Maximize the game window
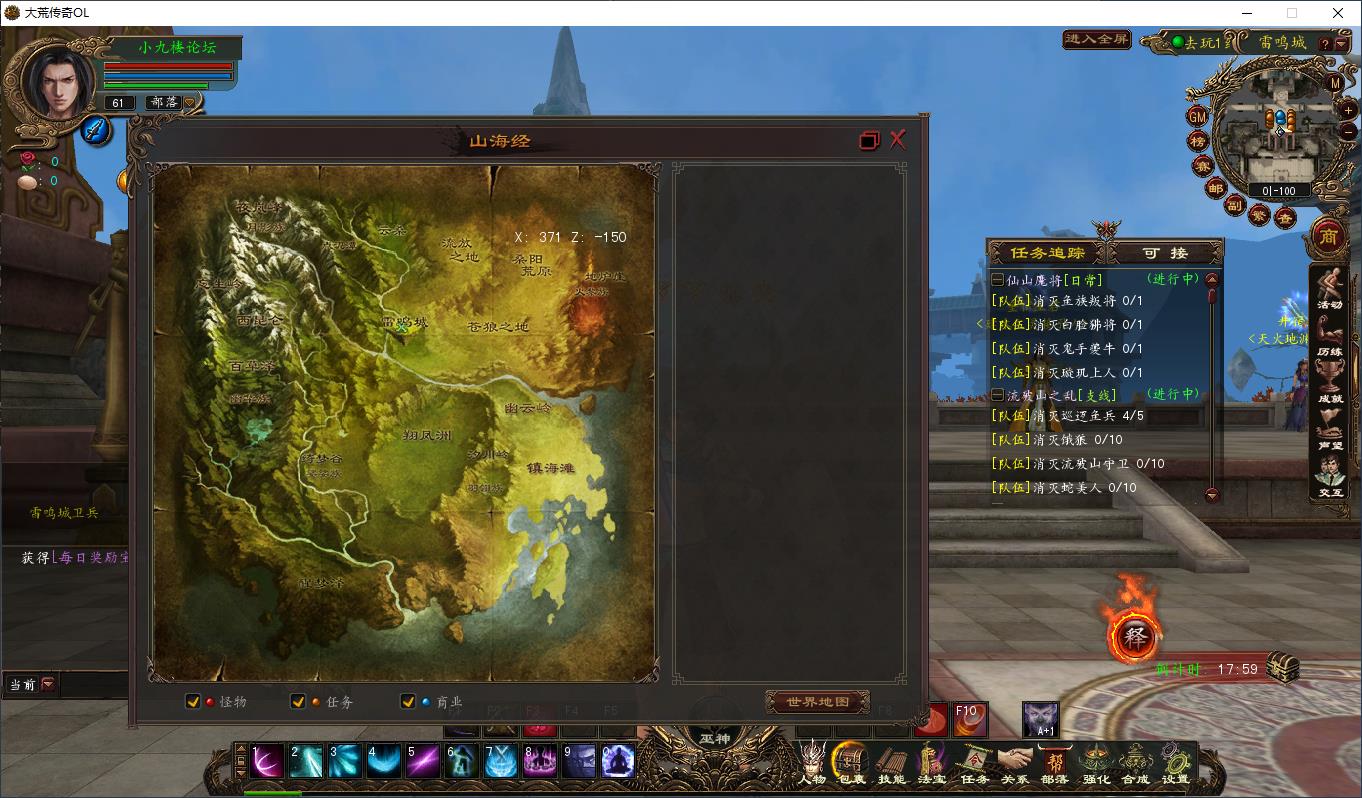Viewport: 1362px width, 798px height. tap(1292, 13)
